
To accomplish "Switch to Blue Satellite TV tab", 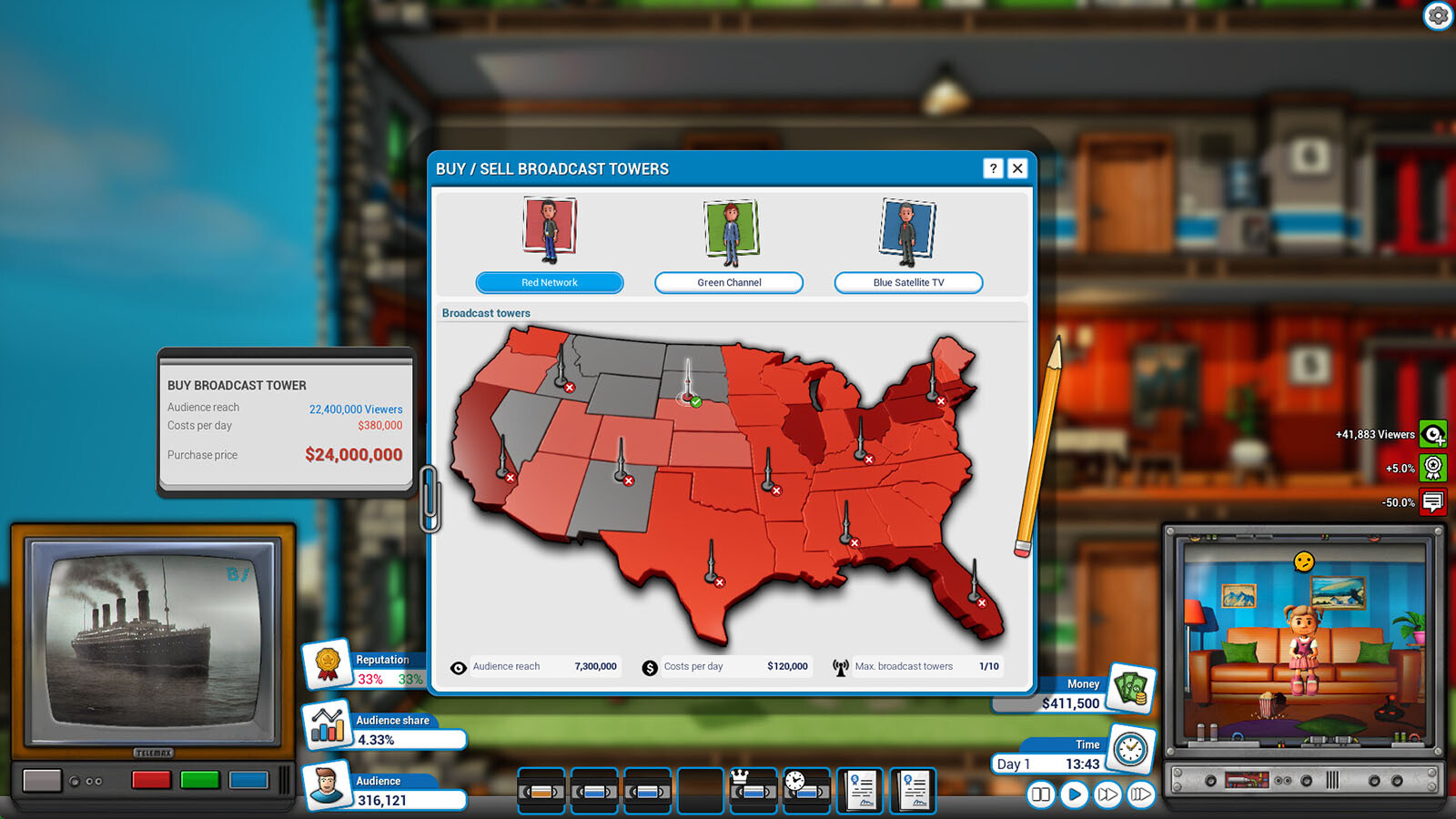I will [x=908, y=283].
